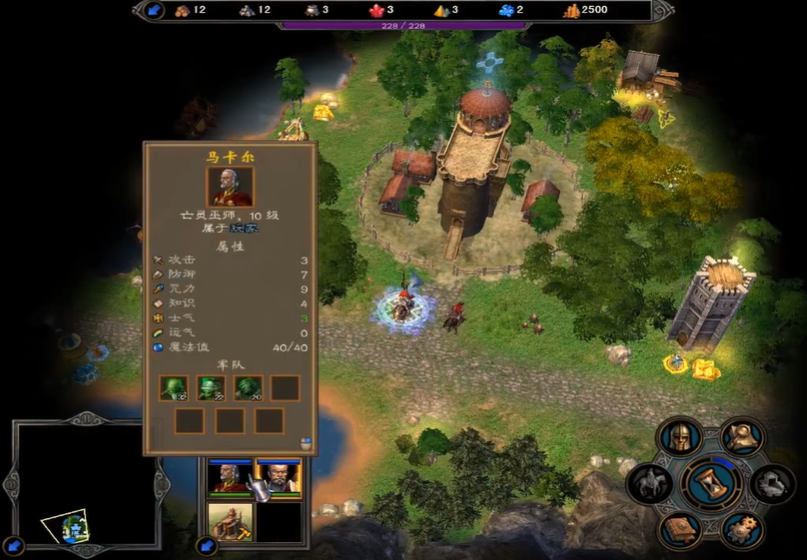
Task: Click the blue arrow button on the resource bar
Action: [153, 10]
